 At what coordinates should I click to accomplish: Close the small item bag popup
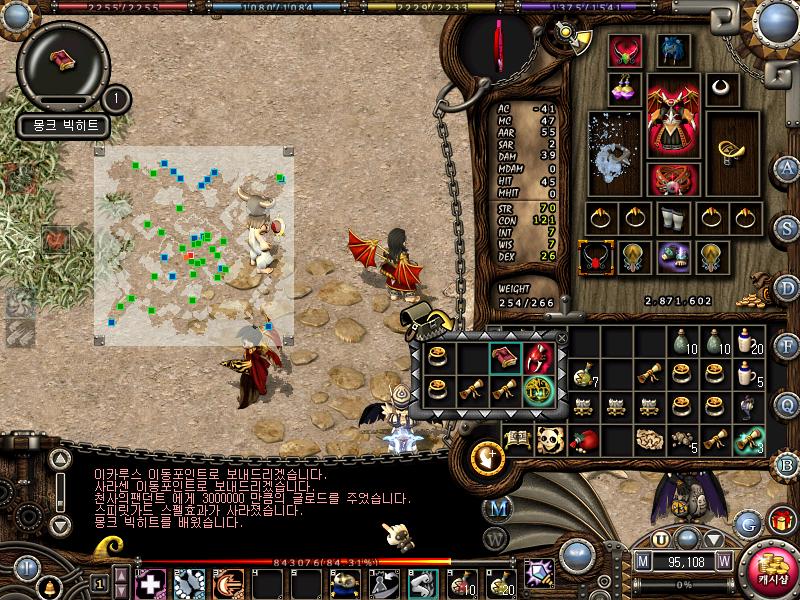click(561, 338)
